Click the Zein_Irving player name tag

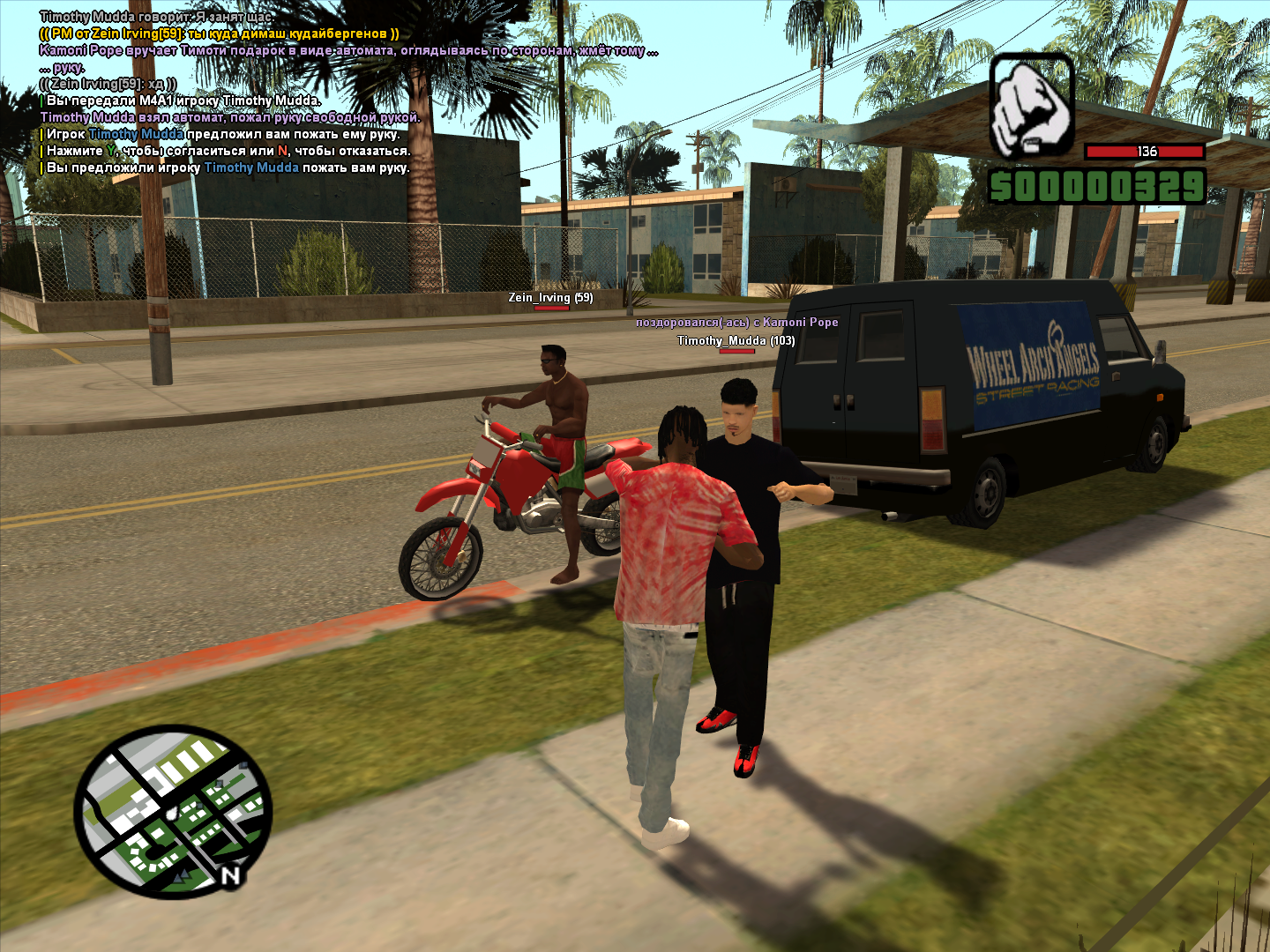click(550, 298)
